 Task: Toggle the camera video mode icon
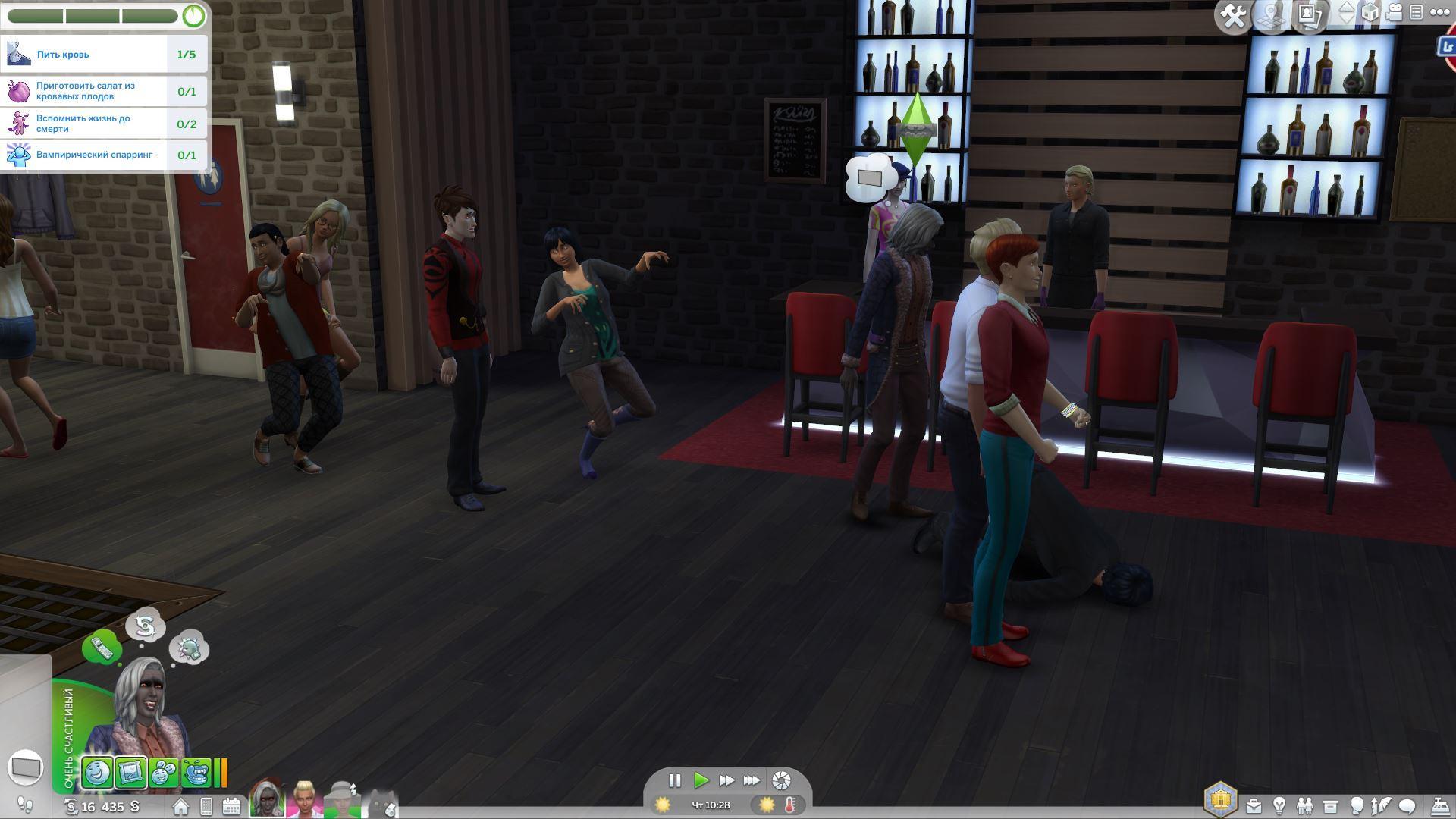tap(1394, 13)
